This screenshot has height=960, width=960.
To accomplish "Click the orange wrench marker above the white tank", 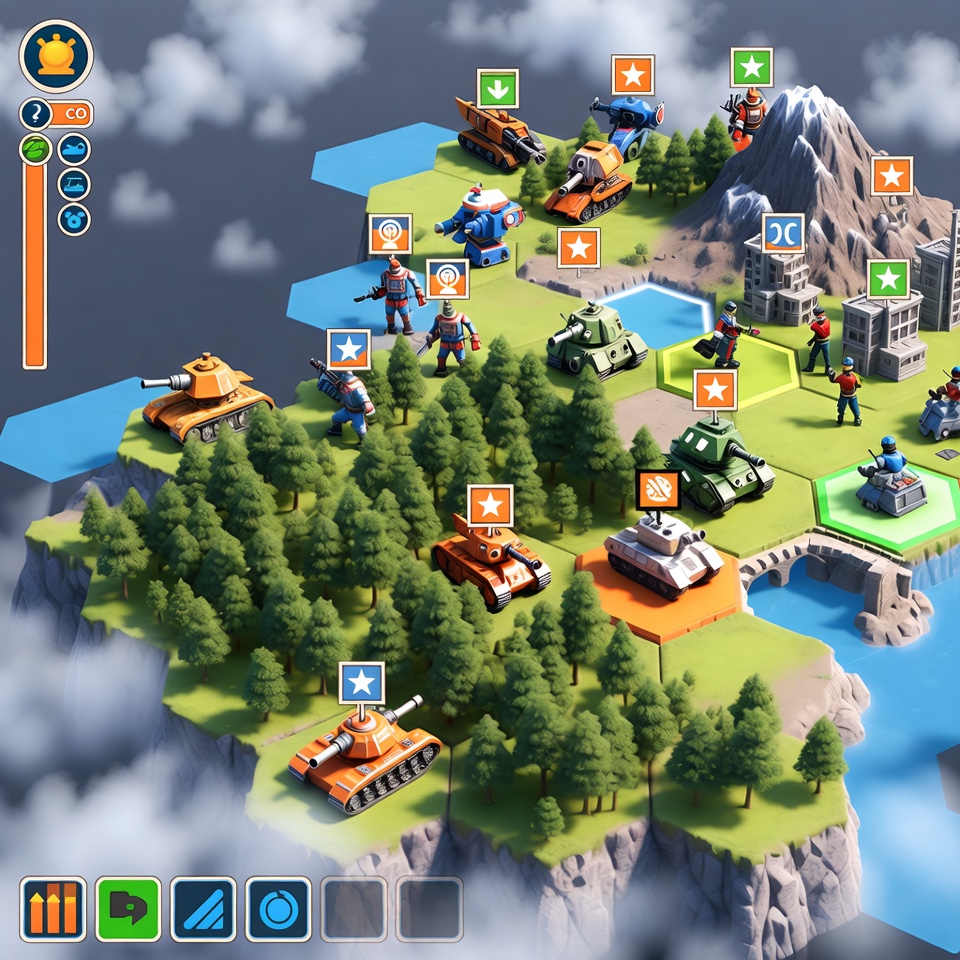I will coord(658,489).
